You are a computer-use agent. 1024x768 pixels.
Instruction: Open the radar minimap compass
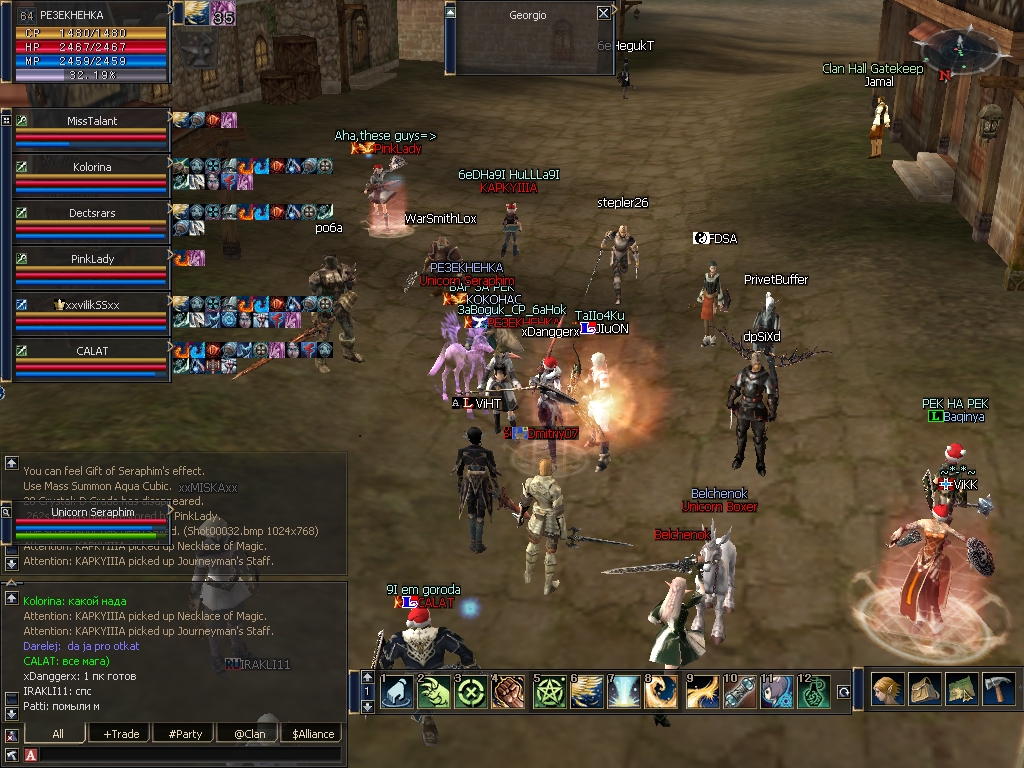tap(957, 45)
